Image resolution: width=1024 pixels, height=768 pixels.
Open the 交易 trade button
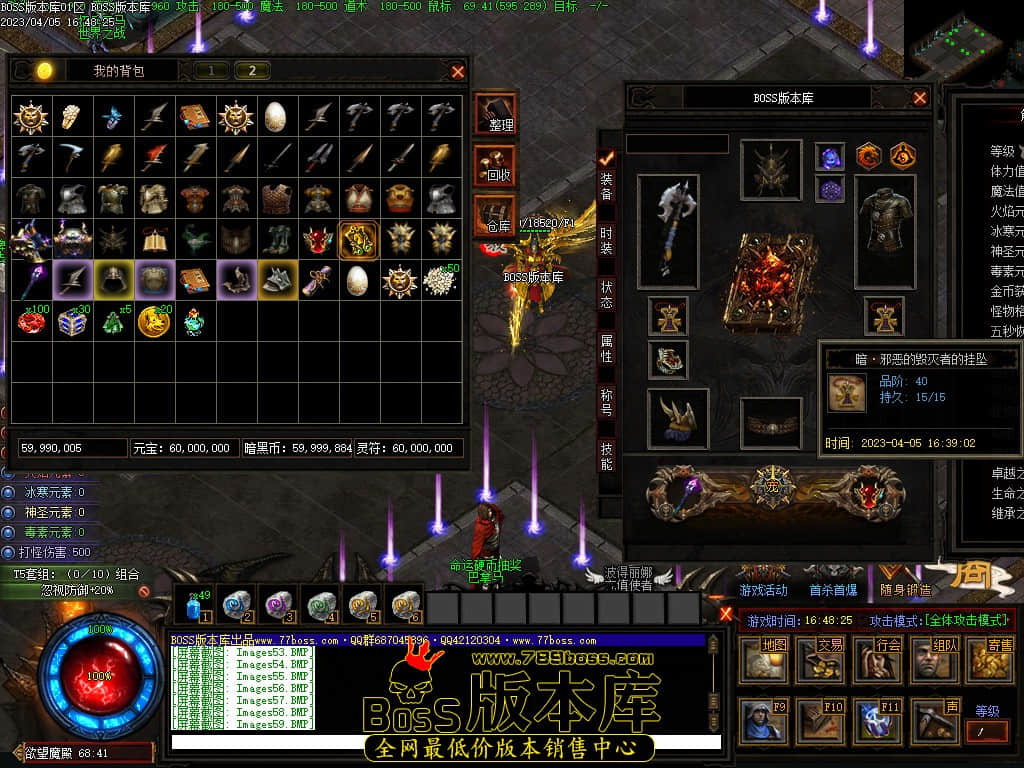(819, 659)
